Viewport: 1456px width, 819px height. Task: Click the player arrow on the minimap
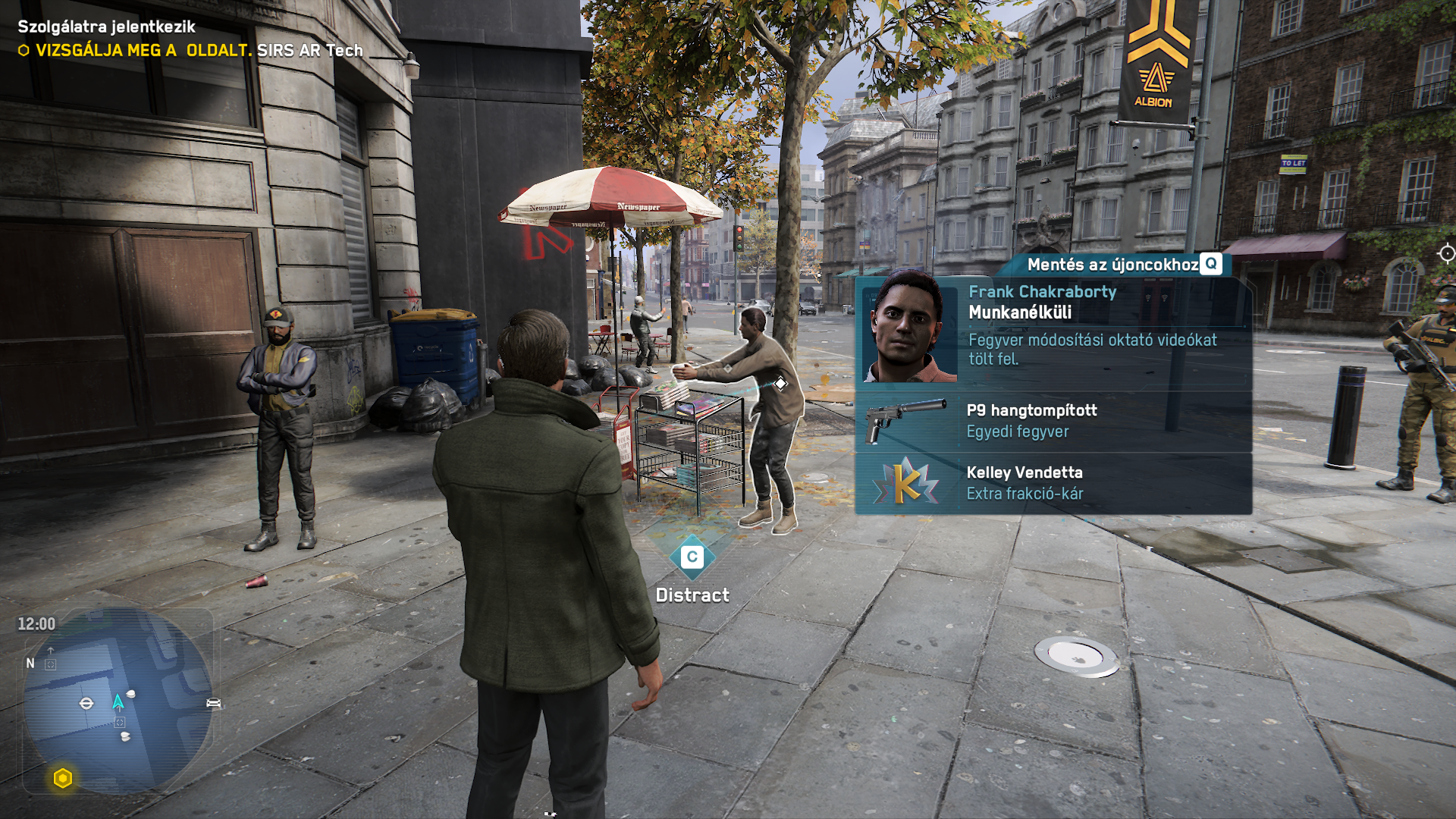pyautogui.click(x=118, y=702)
